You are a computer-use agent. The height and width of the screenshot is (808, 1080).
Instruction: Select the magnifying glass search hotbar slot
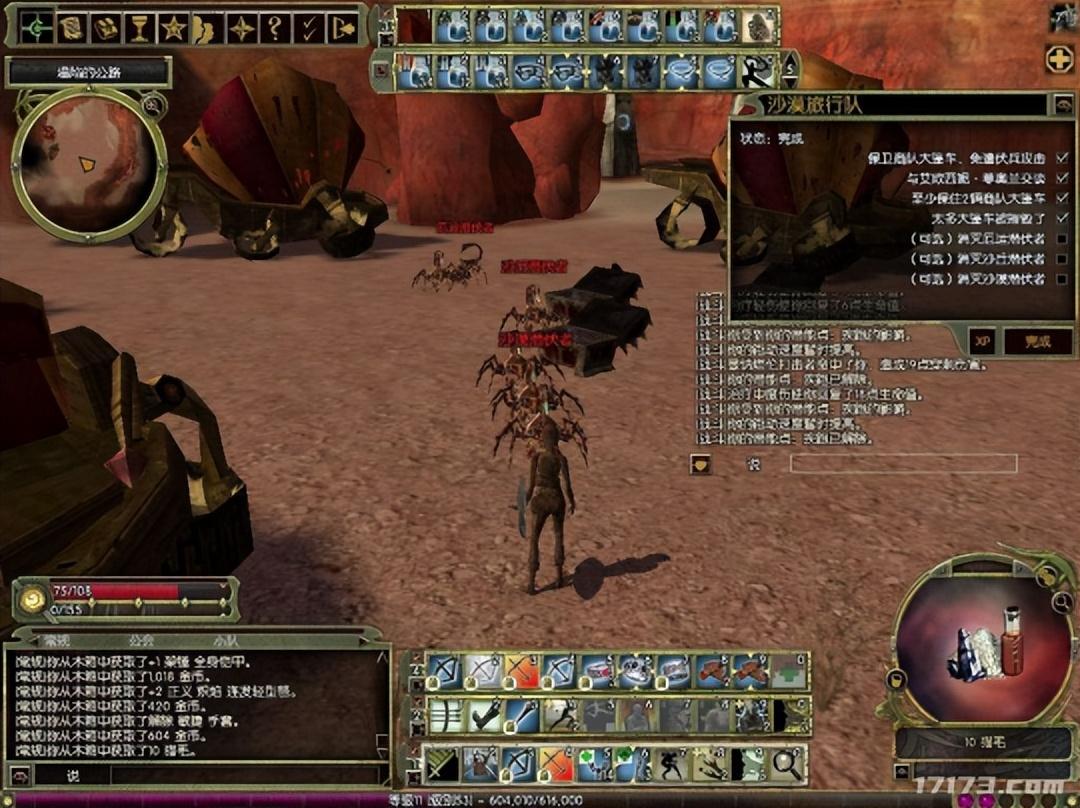(x=788, y=765)
